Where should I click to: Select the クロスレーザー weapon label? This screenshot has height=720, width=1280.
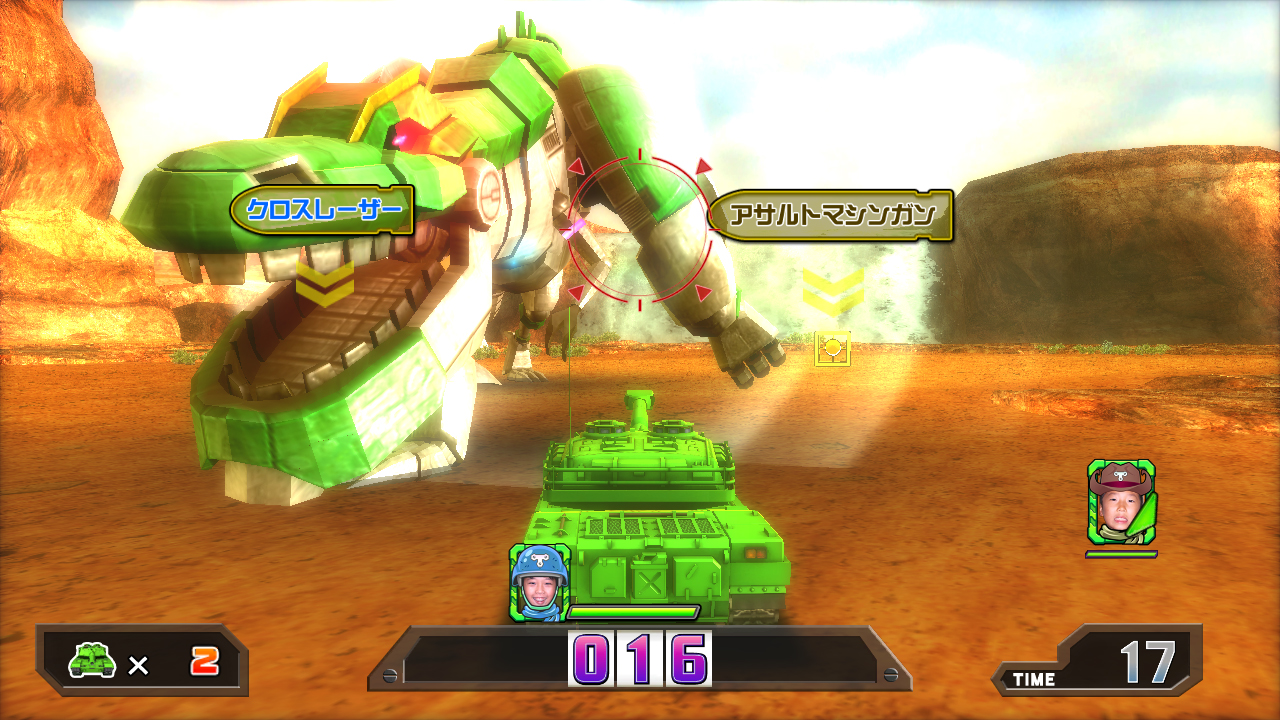(x=322, y=210)
